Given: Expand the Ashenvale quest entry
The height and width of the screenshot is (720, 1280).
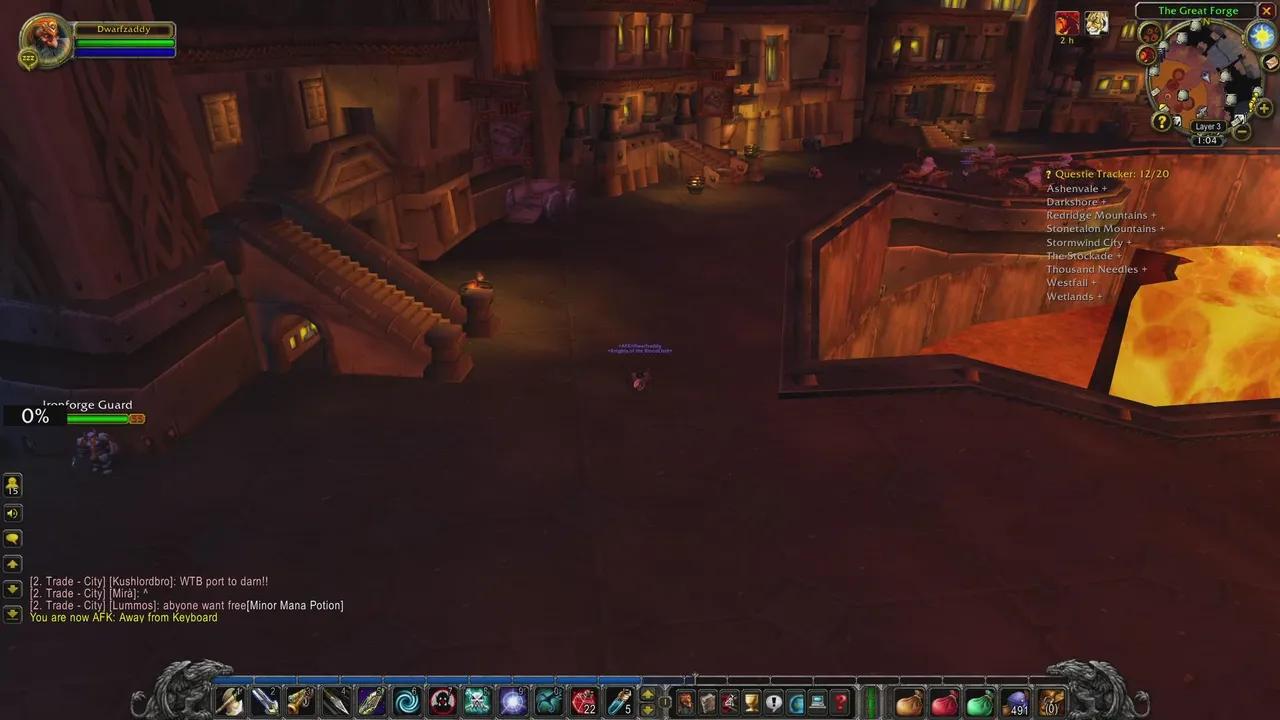Looking at the screenshot, I should click(x=1077, y=188).
